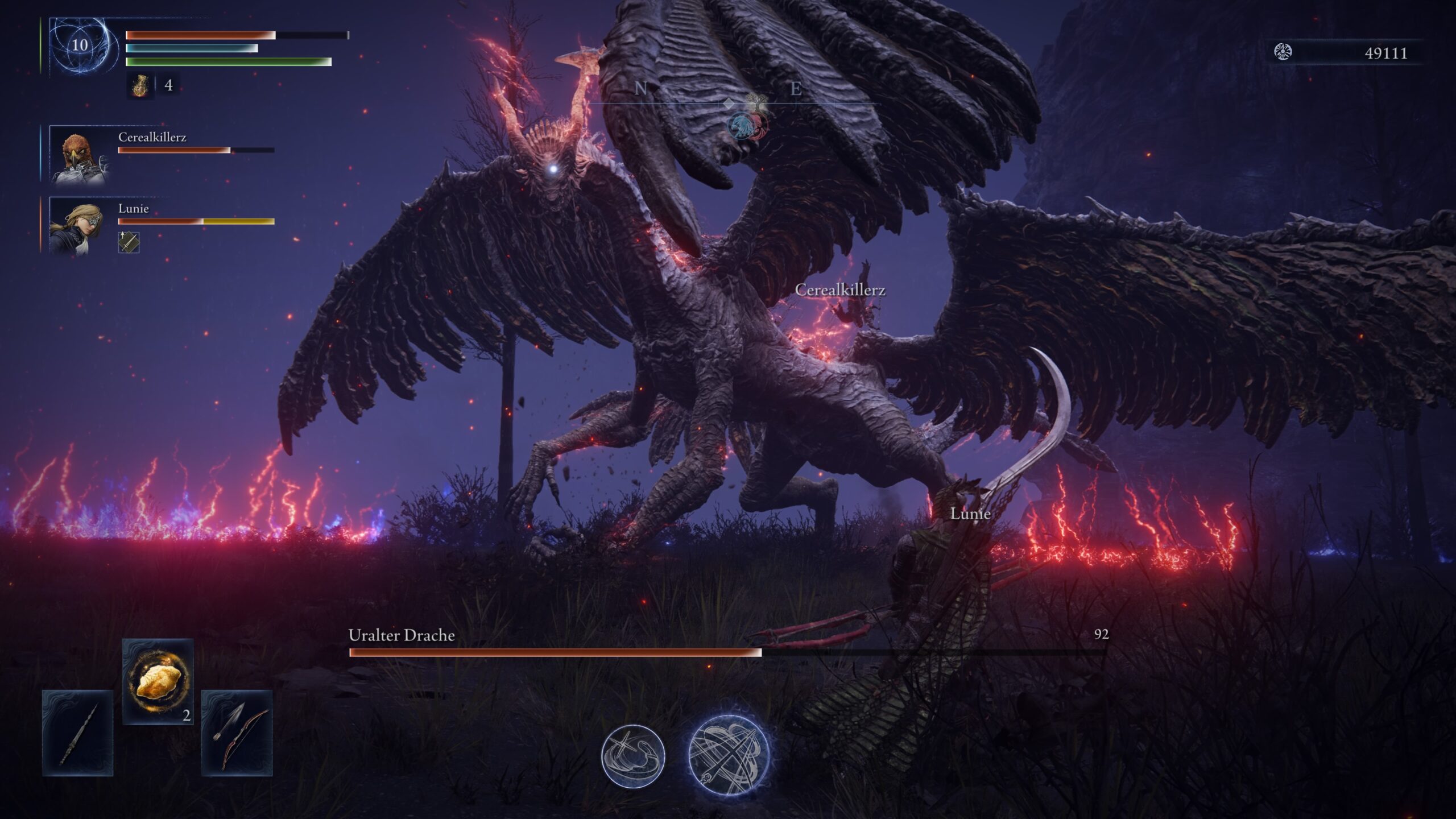Screen dimensions: 1456x819
Task: Use the healing flask icon
Action: pos(140,86)
